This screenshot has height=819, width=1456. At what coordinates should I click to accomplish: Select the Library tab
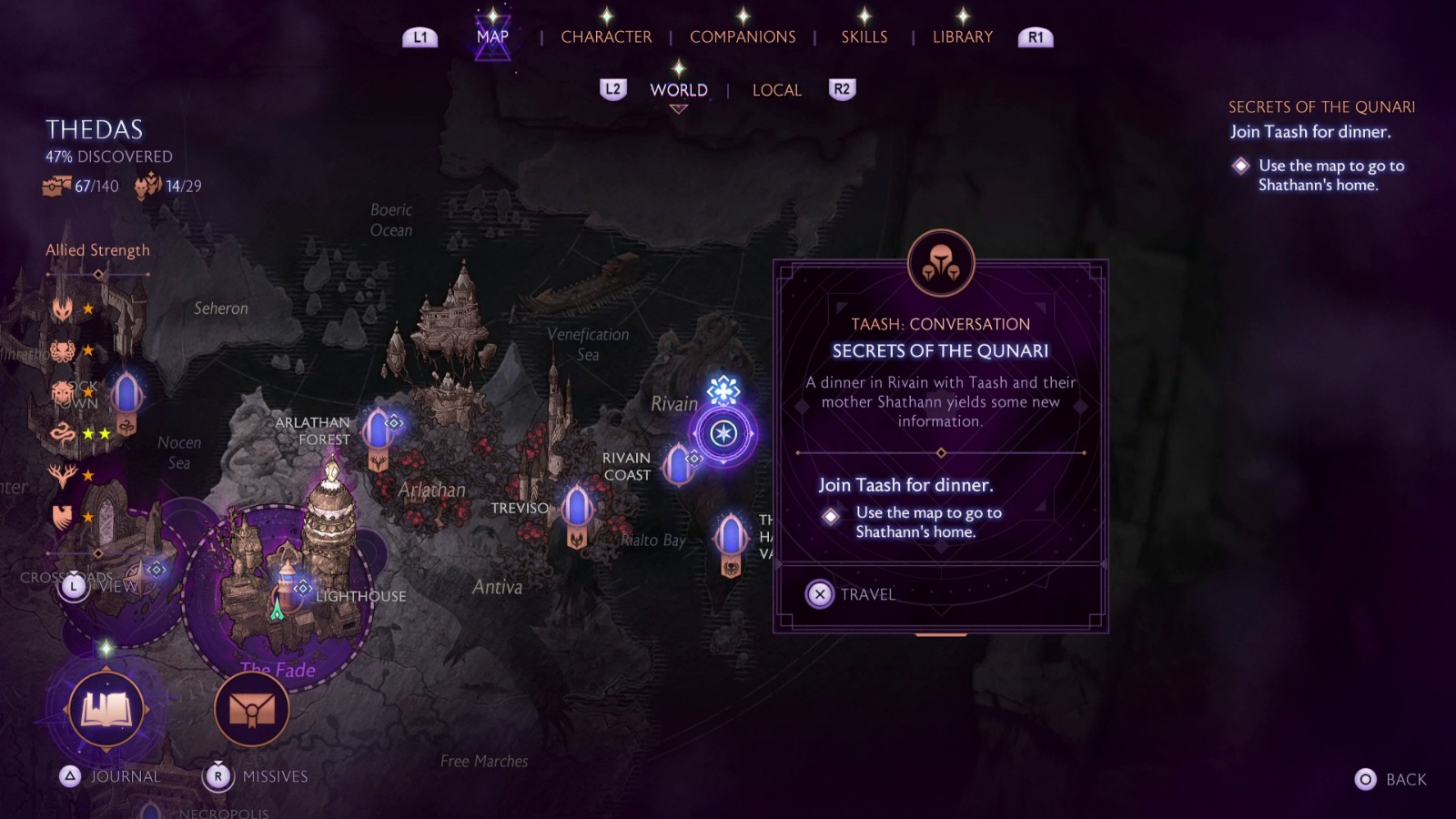tap(962, 37)
